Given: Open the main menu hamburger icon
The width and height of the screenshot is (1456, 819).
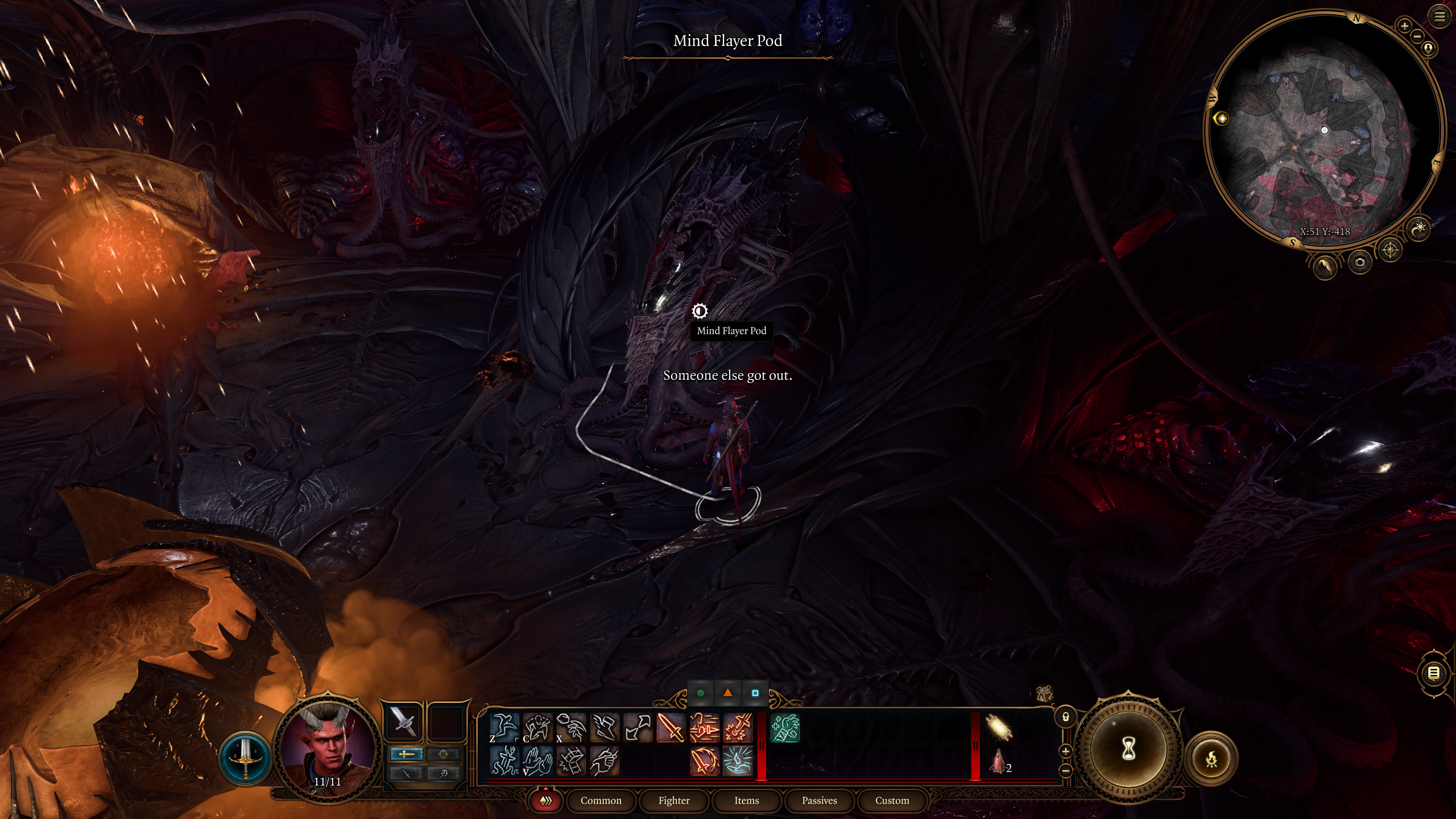Looking at the screenshot, I should 1440,17.
